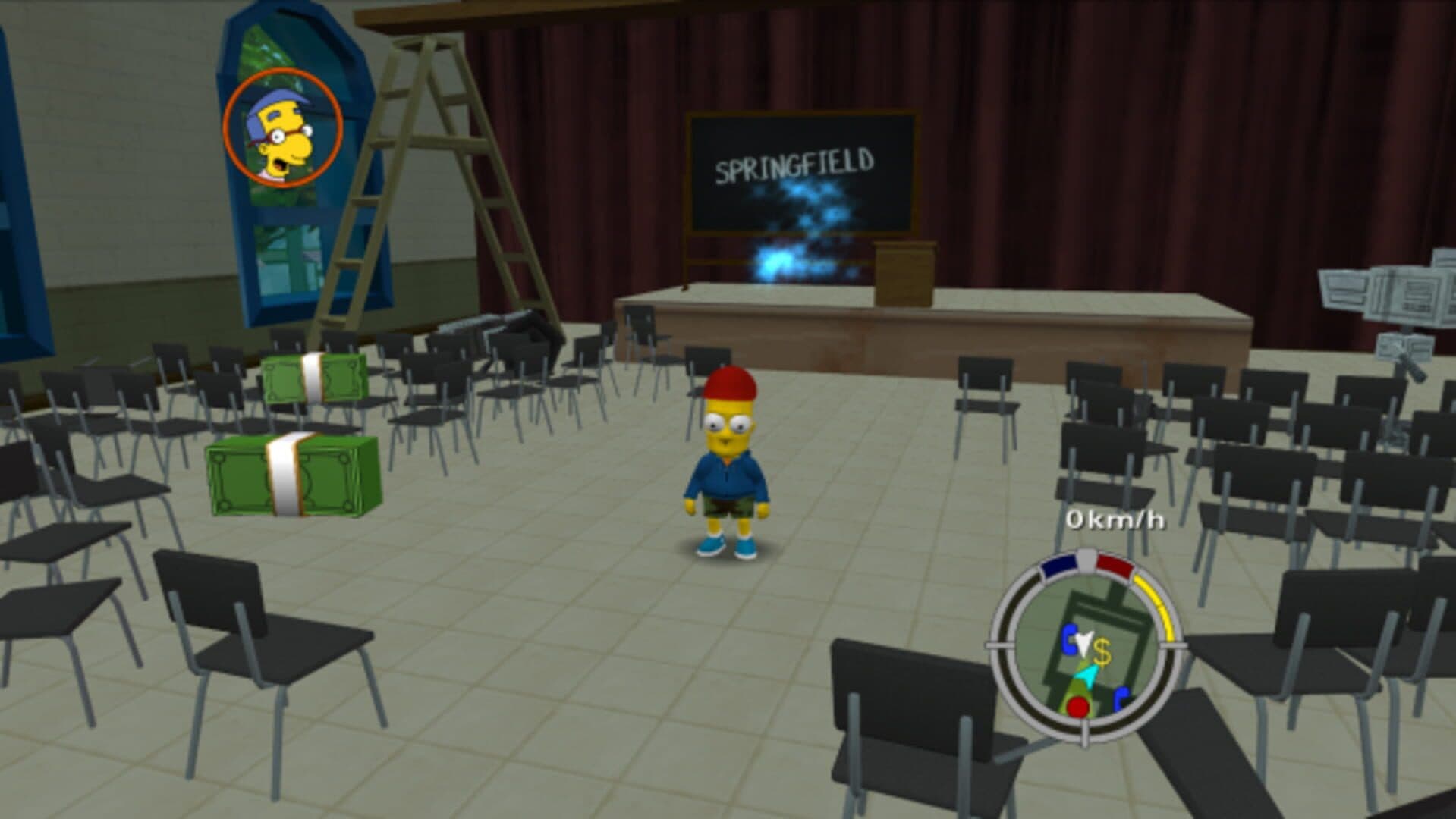Click the red dot marker on the radar
Screen dimensions: 1456x819
coord(1077,708)
